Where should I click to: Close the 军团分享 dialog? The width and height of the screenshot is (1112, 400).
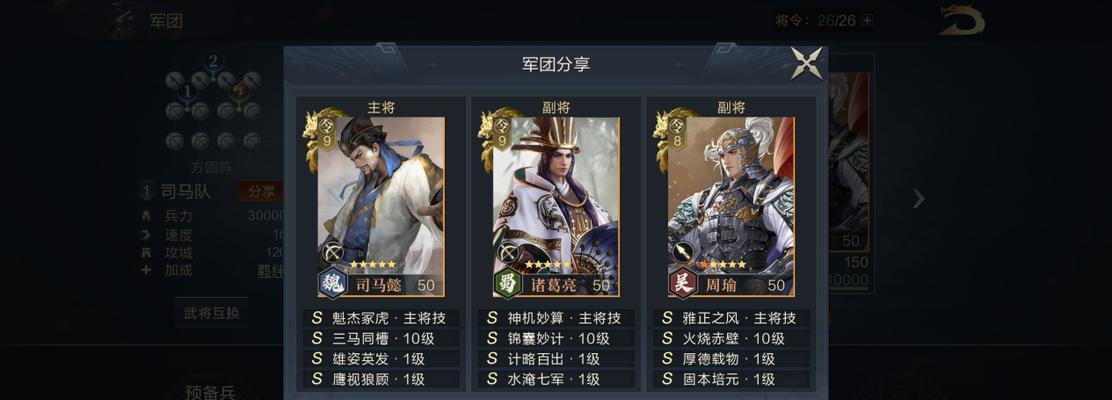(x=806, y=63)
